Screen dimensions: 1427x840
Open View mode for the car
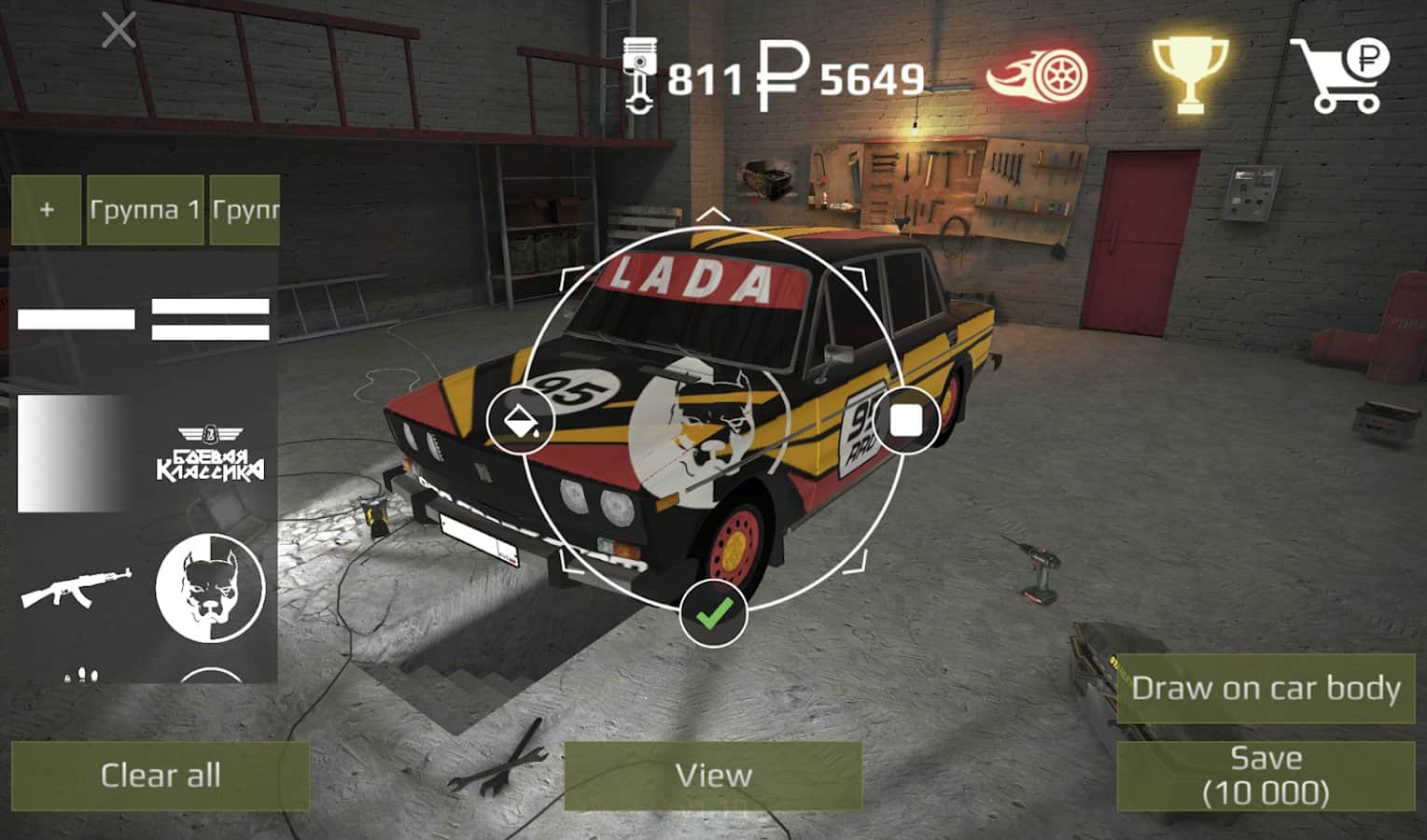pos(714,775)
